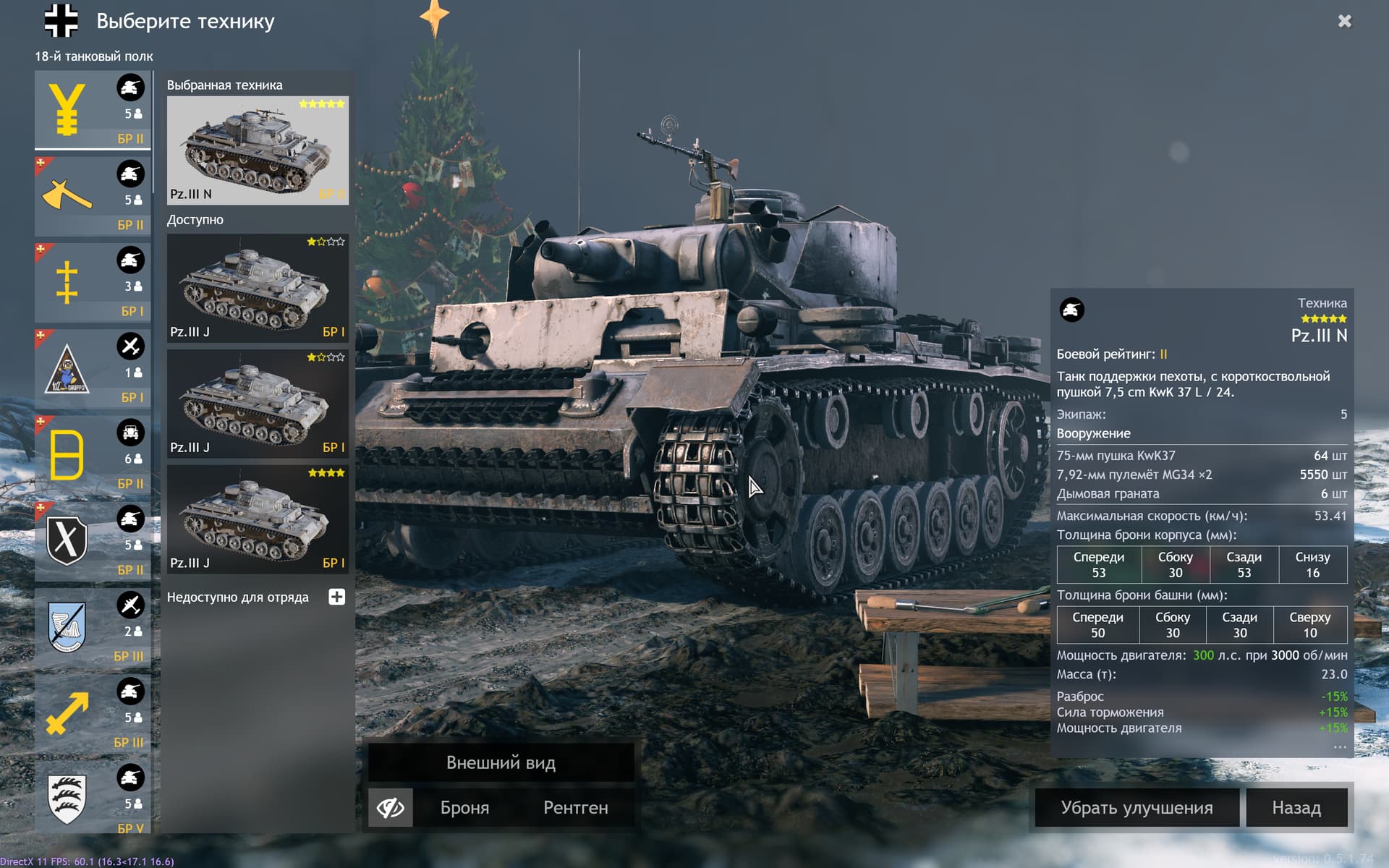The image size is (1389, 868).
Task: Toggle the crossed-out eye visibility button
Action: coord(391,807)
